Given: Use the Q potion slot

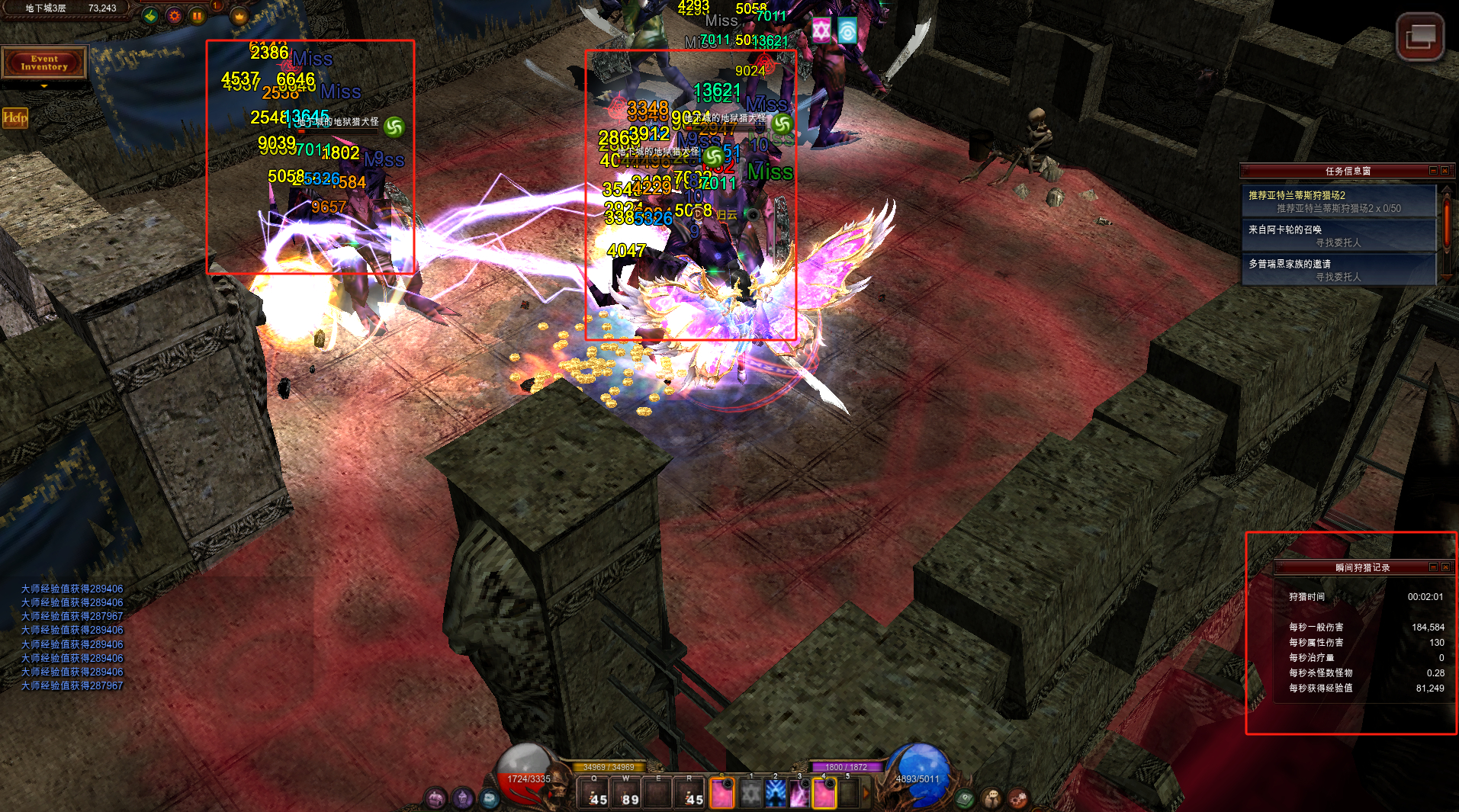Looking at the screenshot, I should (x=594, y=793).
